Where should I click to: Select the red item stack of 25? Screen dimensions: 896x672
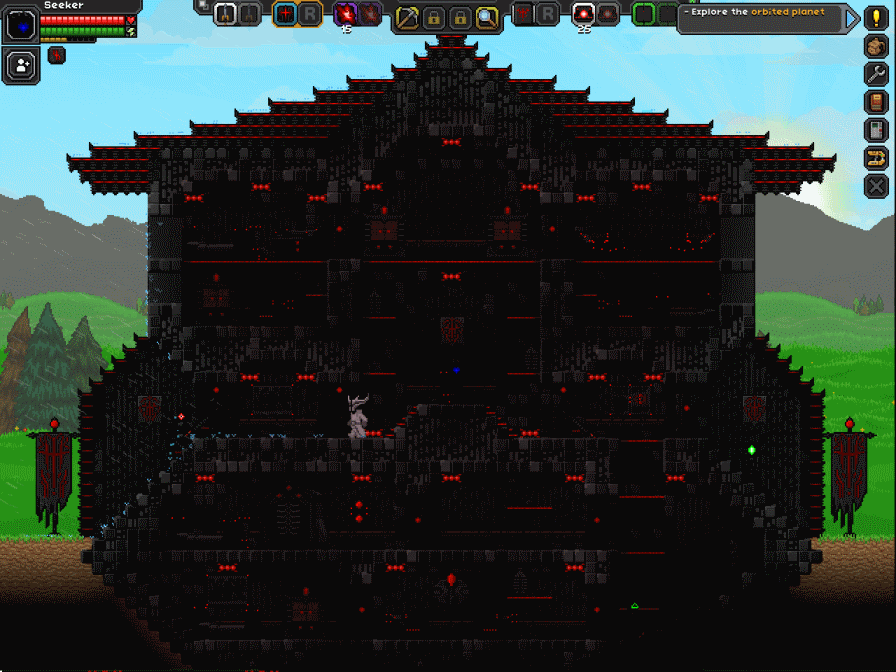click(x=583, y=14)
